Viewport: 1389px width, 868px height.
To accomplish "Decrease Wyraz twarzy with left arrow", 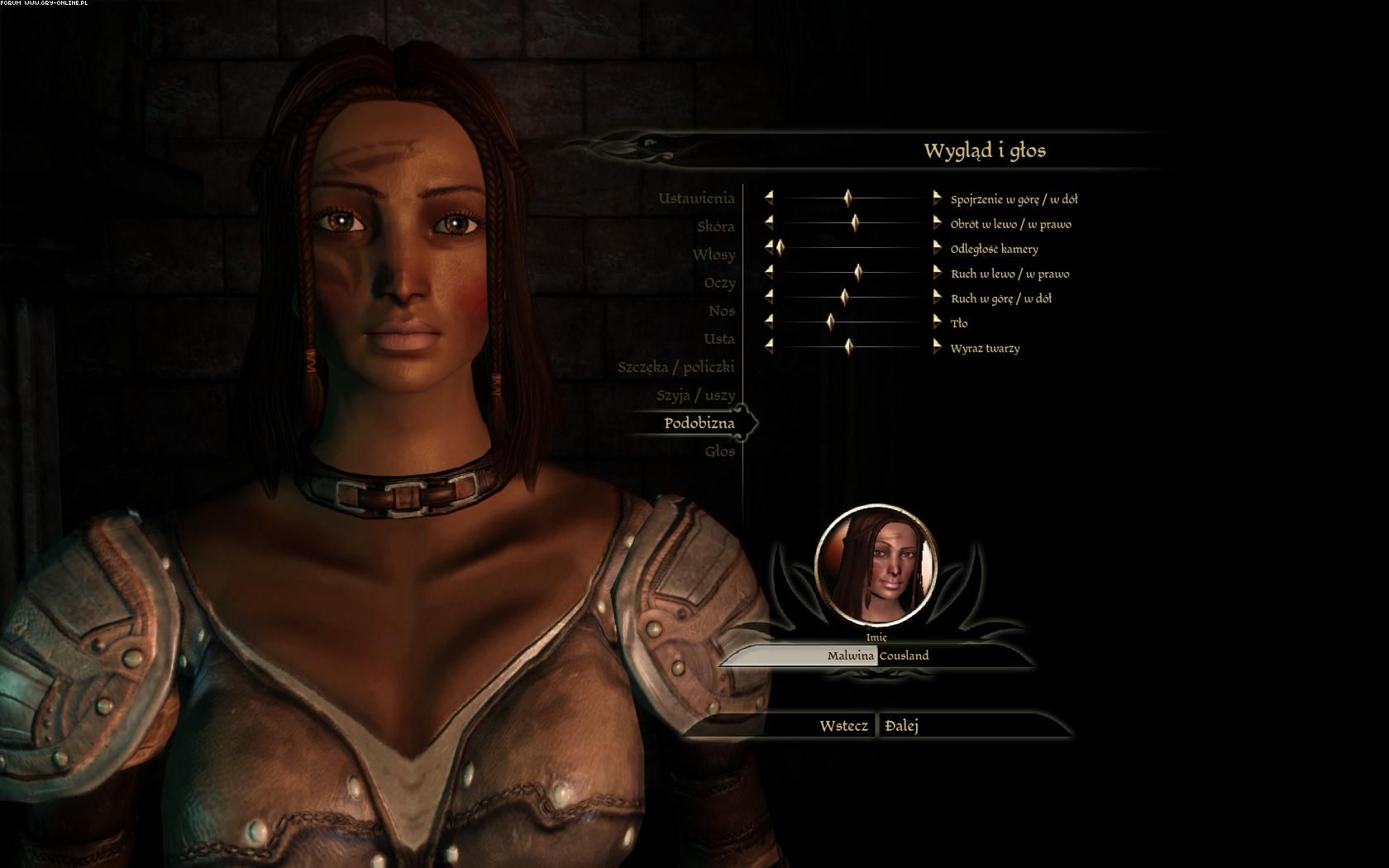I will point(769,347).
